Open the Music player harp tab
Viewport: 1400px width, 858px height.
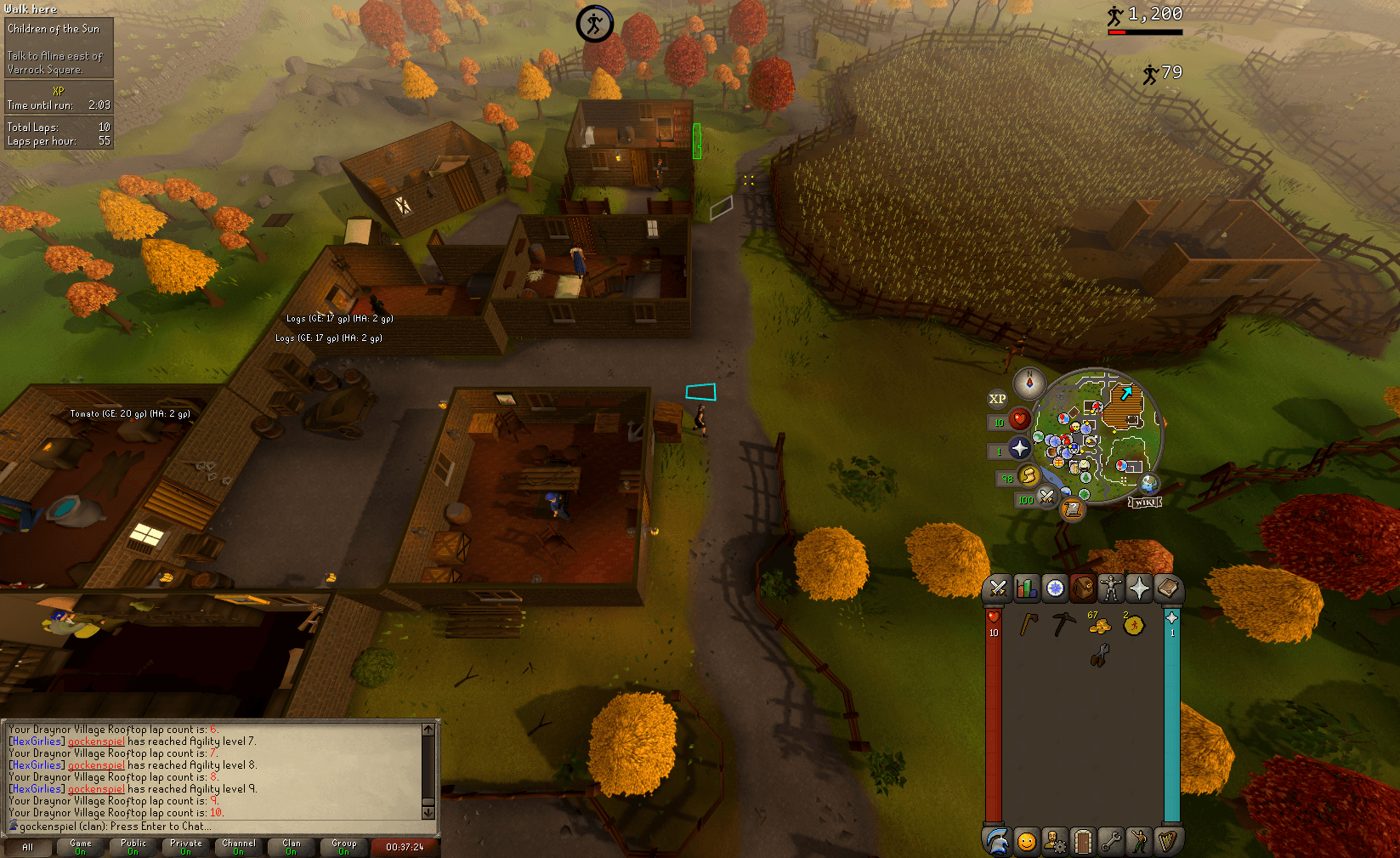coord(1168,842)
